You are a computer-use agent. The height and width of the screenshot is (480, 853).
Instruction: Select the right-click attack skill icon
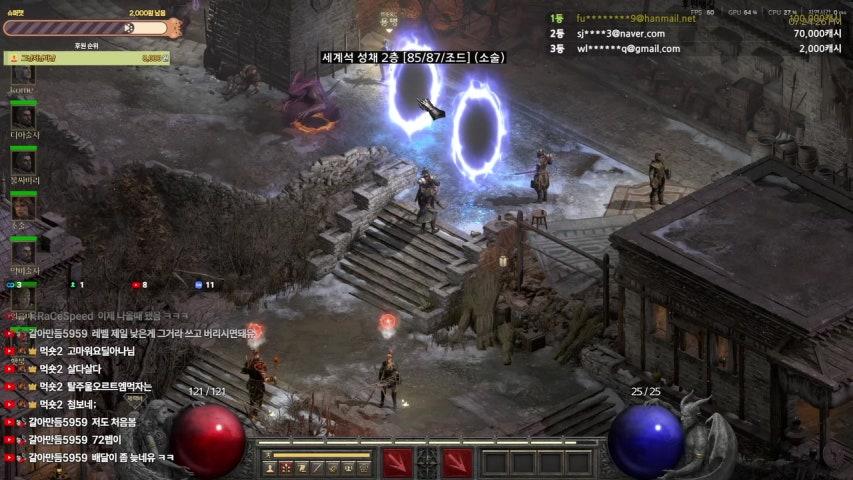pos(457,462)
